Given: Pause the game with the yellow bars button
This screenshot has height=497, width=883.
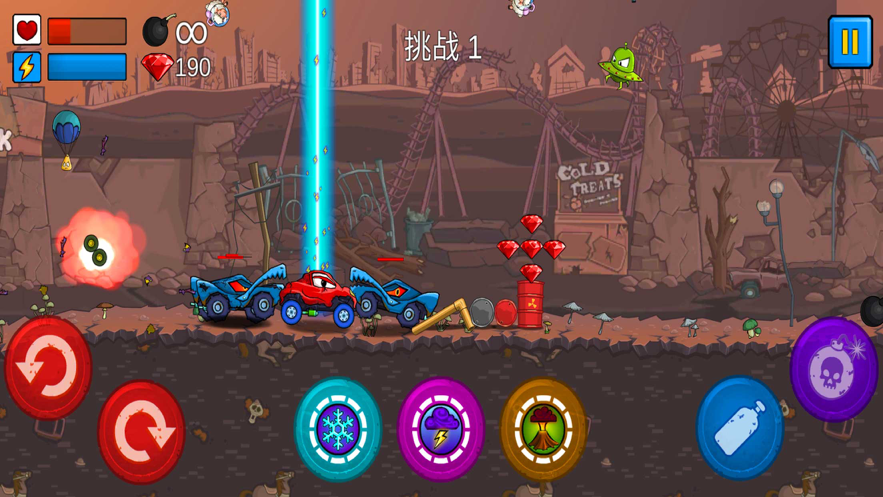Looking at the screenshot, I should click(849, 42).
